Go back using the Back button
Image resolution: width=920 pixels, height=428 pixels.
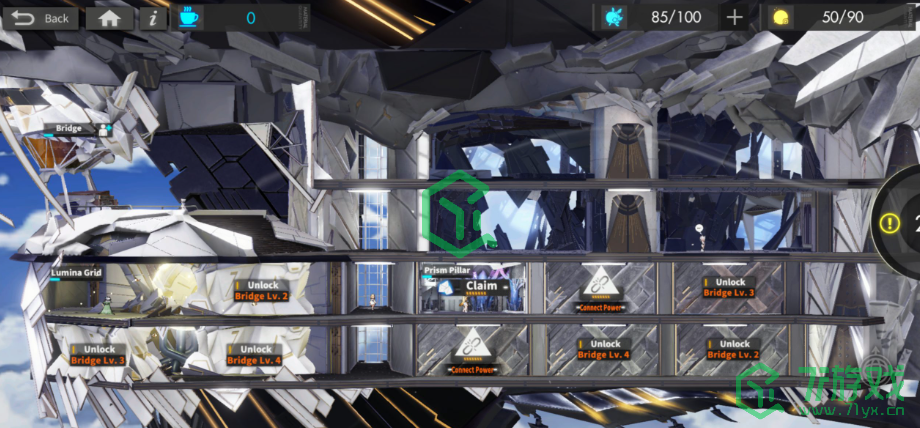pos(41,18)
